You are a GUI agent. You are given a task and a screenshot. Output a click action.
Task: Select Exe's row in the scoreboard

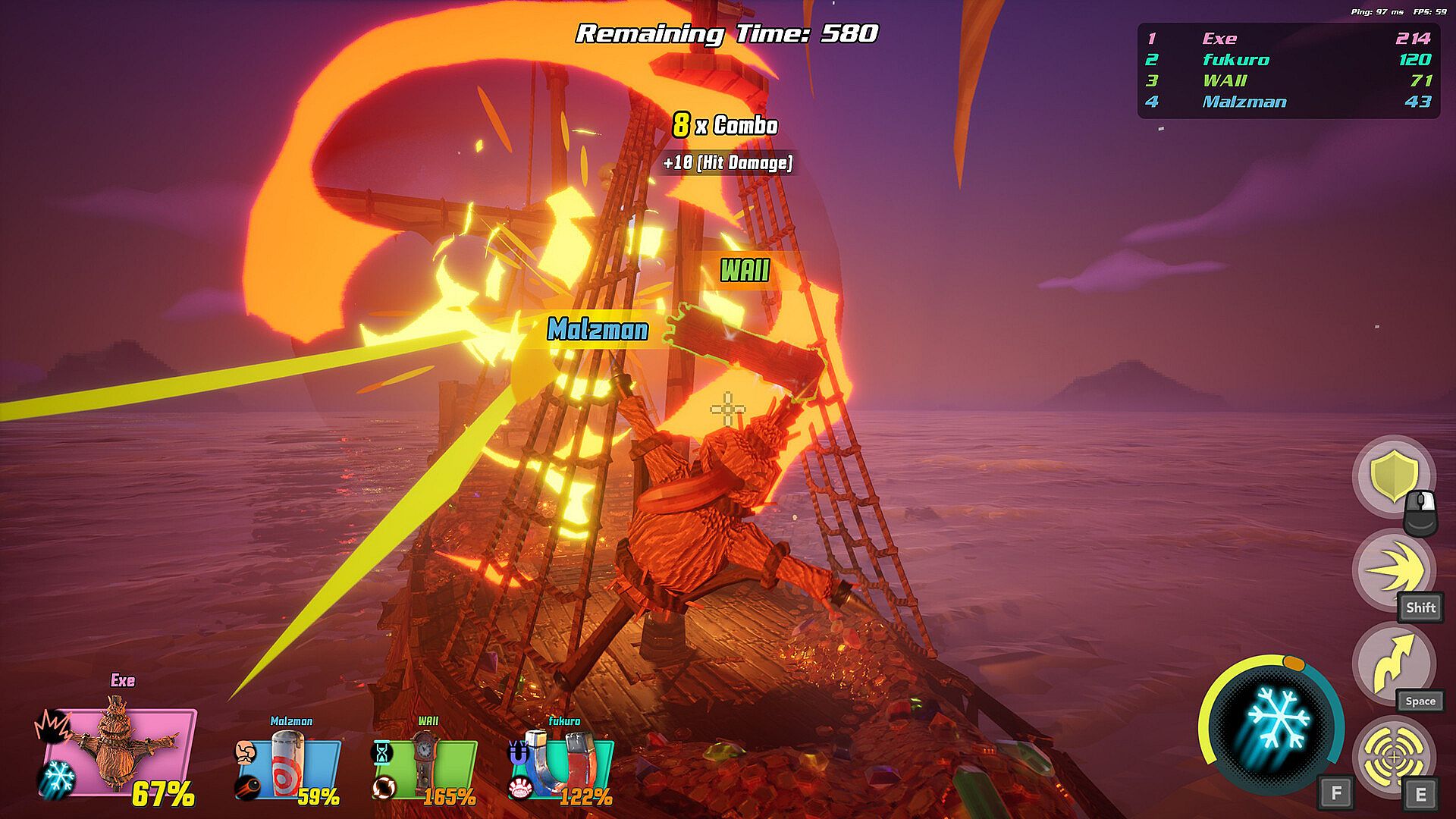pyautogui.click(x=1288, y=39)
